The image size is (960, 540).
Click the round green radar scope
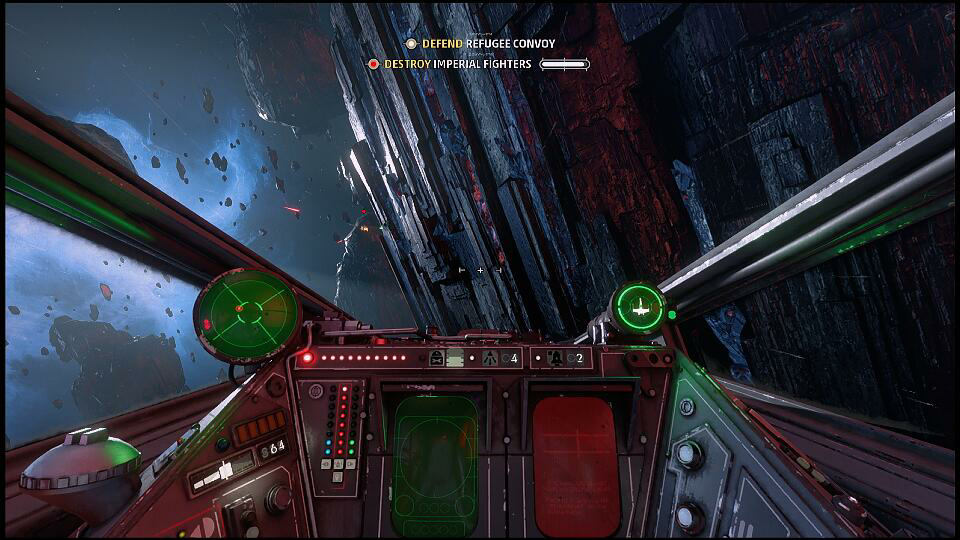[x=247, y=314]
